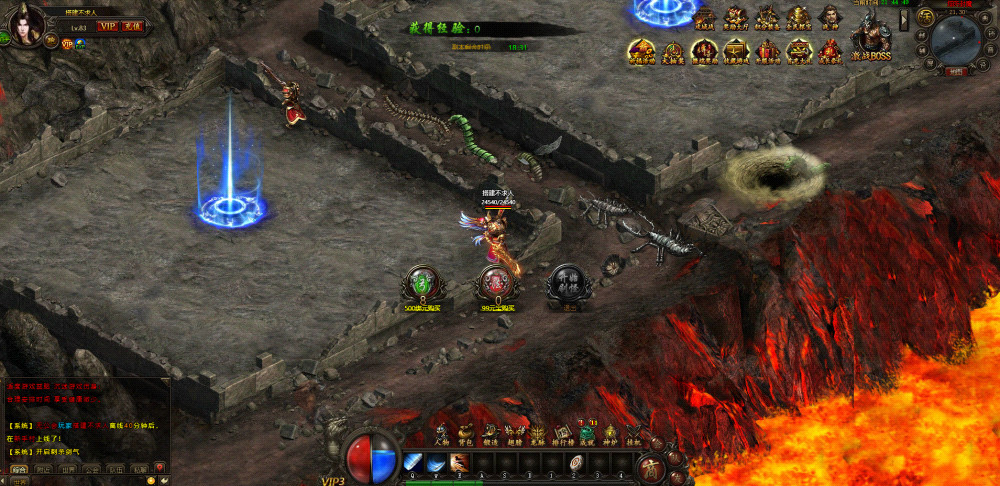The width and height of the screenshot is (1000, 486).
Task: Toggle 挂机 auto-battle crossed swords icon
Action: tap(633, 431)
